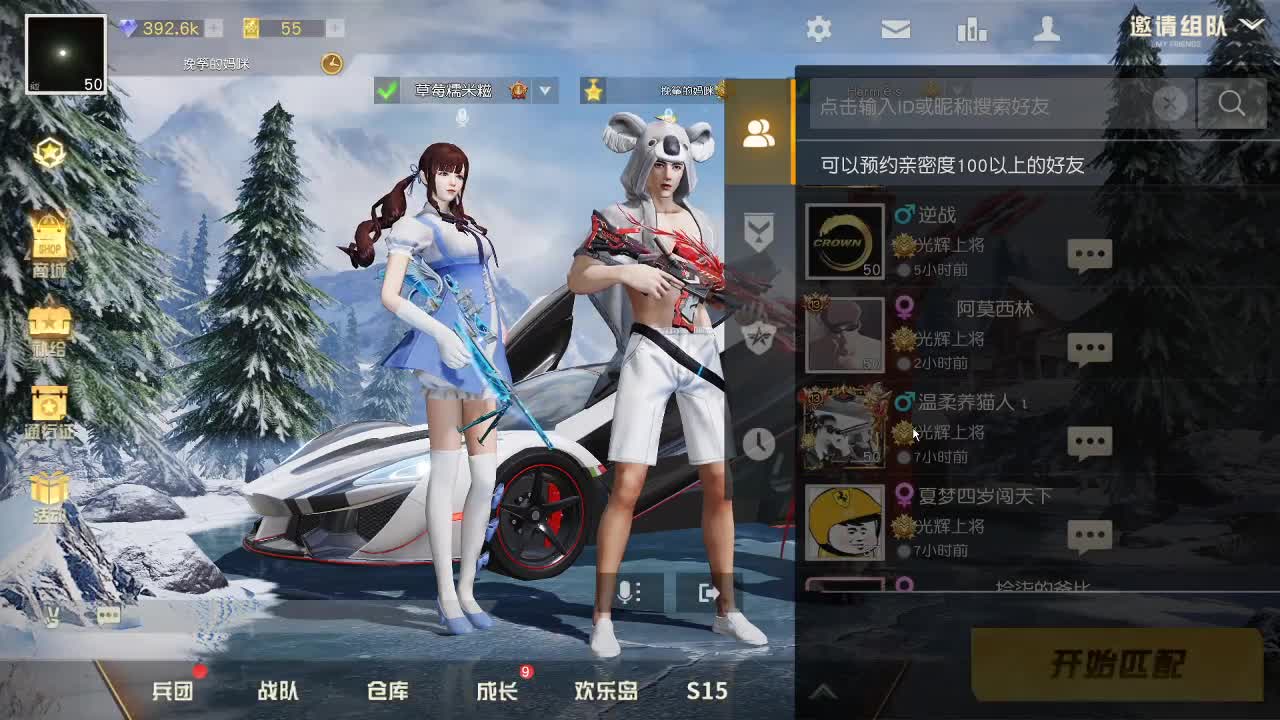1280x720 pixels.
Task: Switch to the 仓库 warehouse tab
Action: point(390,690)
